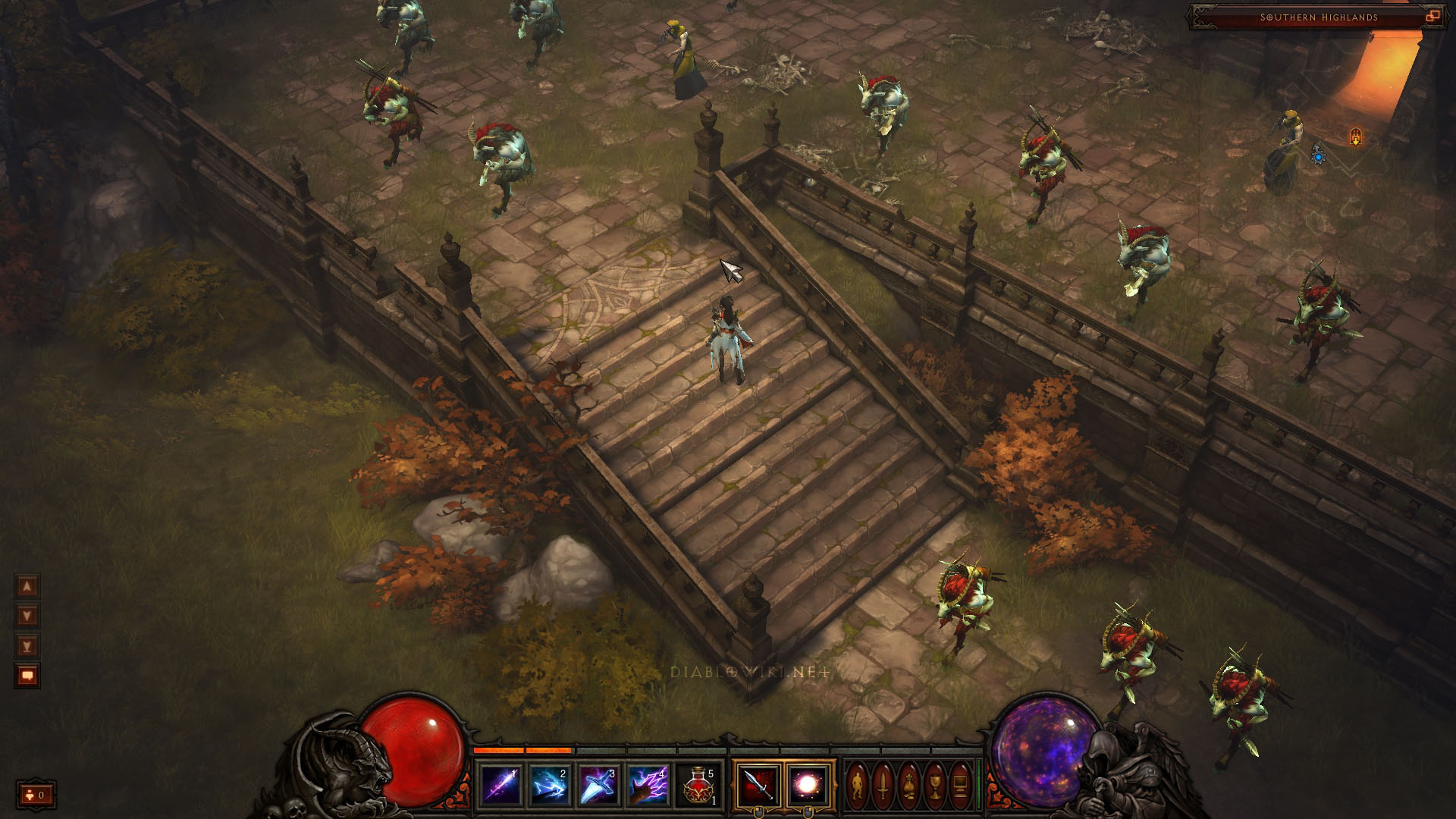Open the social button showing 0 friends
Viewport: 1456px width, 819px height.
point(35,795)
